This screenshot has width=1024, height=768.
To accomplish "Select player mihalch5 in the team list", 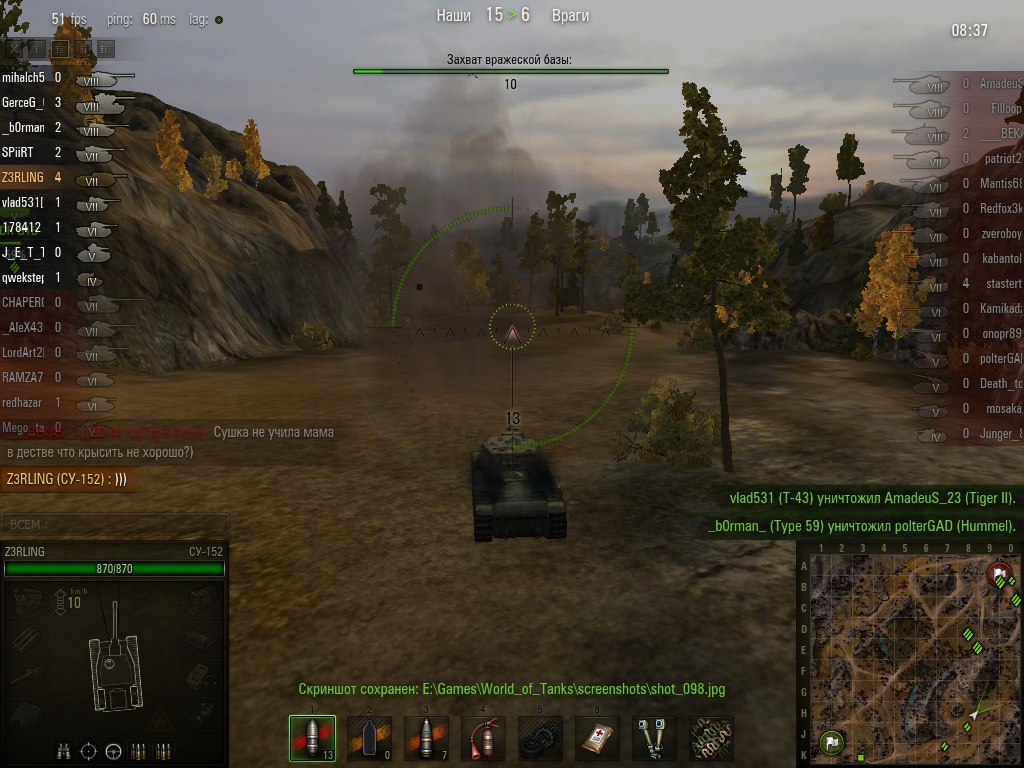I will click(x=23, y=77).
